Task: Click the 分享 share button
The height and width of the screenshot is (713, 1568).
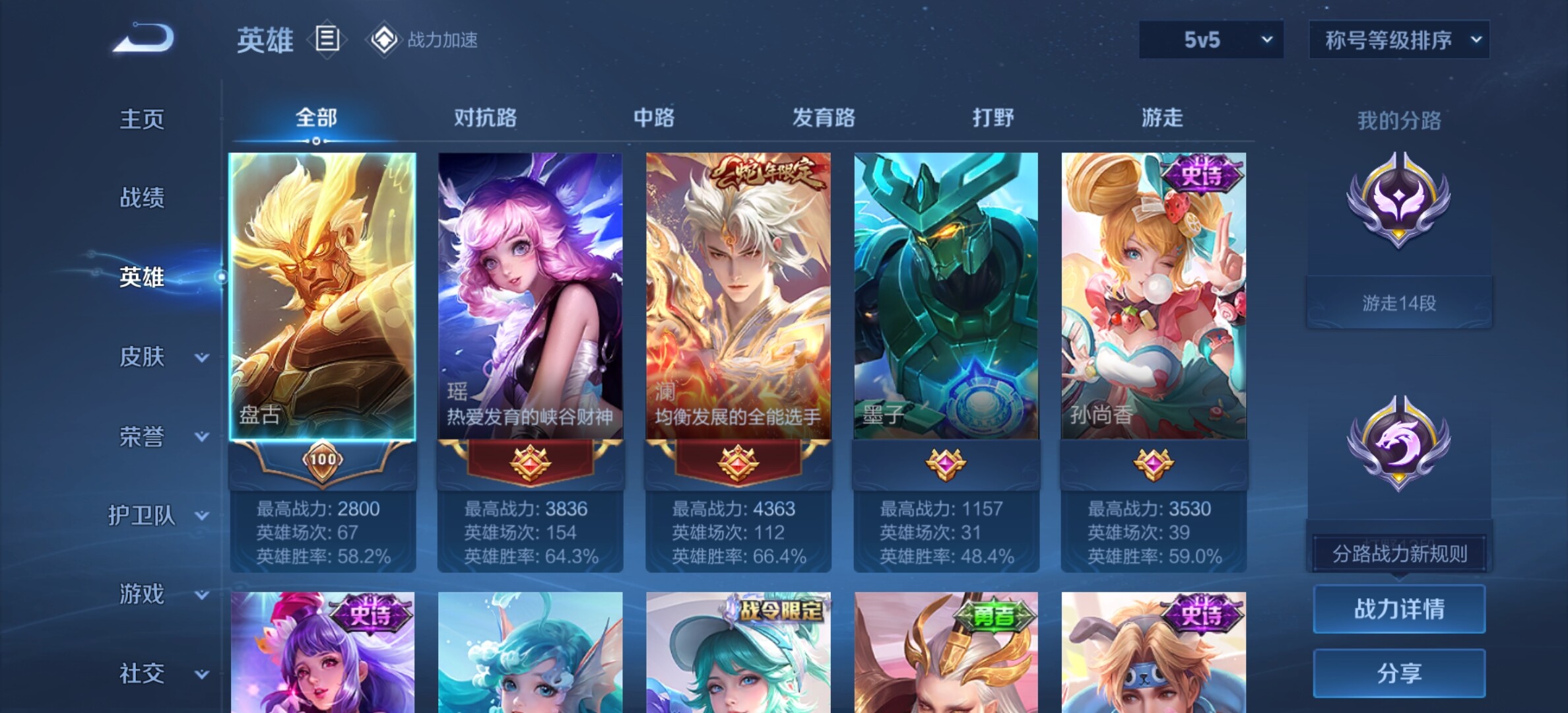Action: [x=1399, y=673]
